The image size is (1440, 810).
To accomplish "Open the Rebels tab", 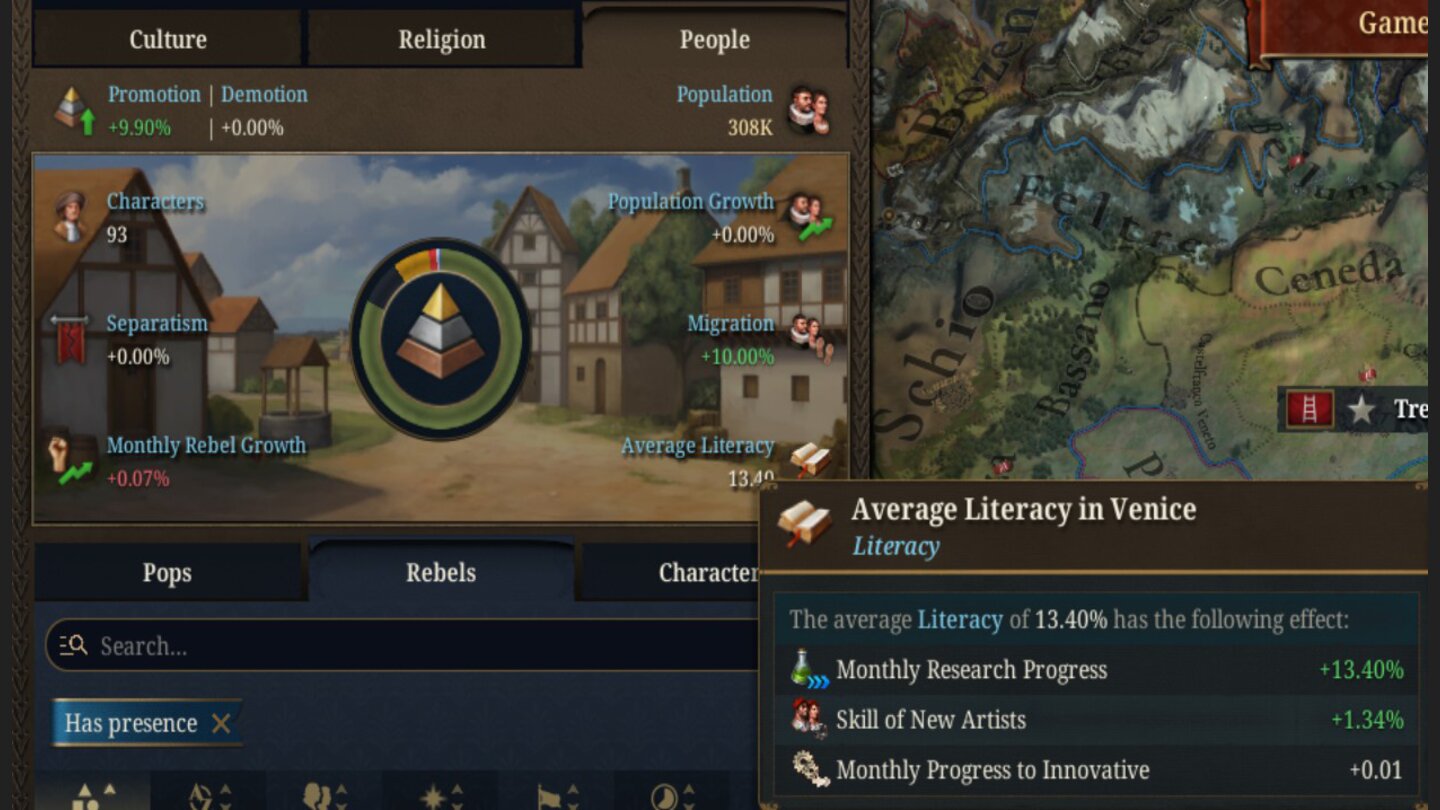I will coord(441,572).
